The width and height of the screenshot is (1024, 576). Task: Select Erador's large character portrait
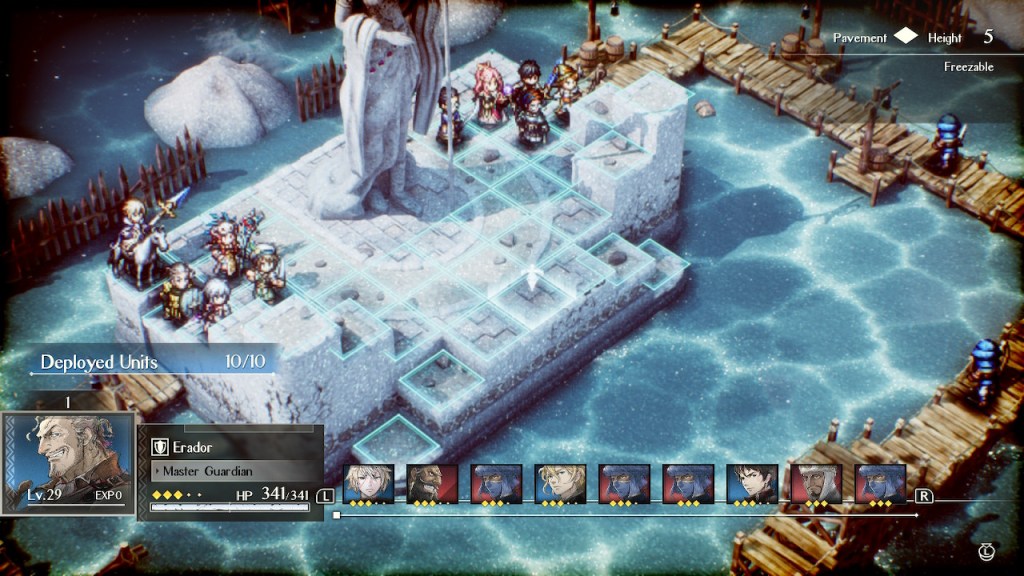[x=70, y=462]
